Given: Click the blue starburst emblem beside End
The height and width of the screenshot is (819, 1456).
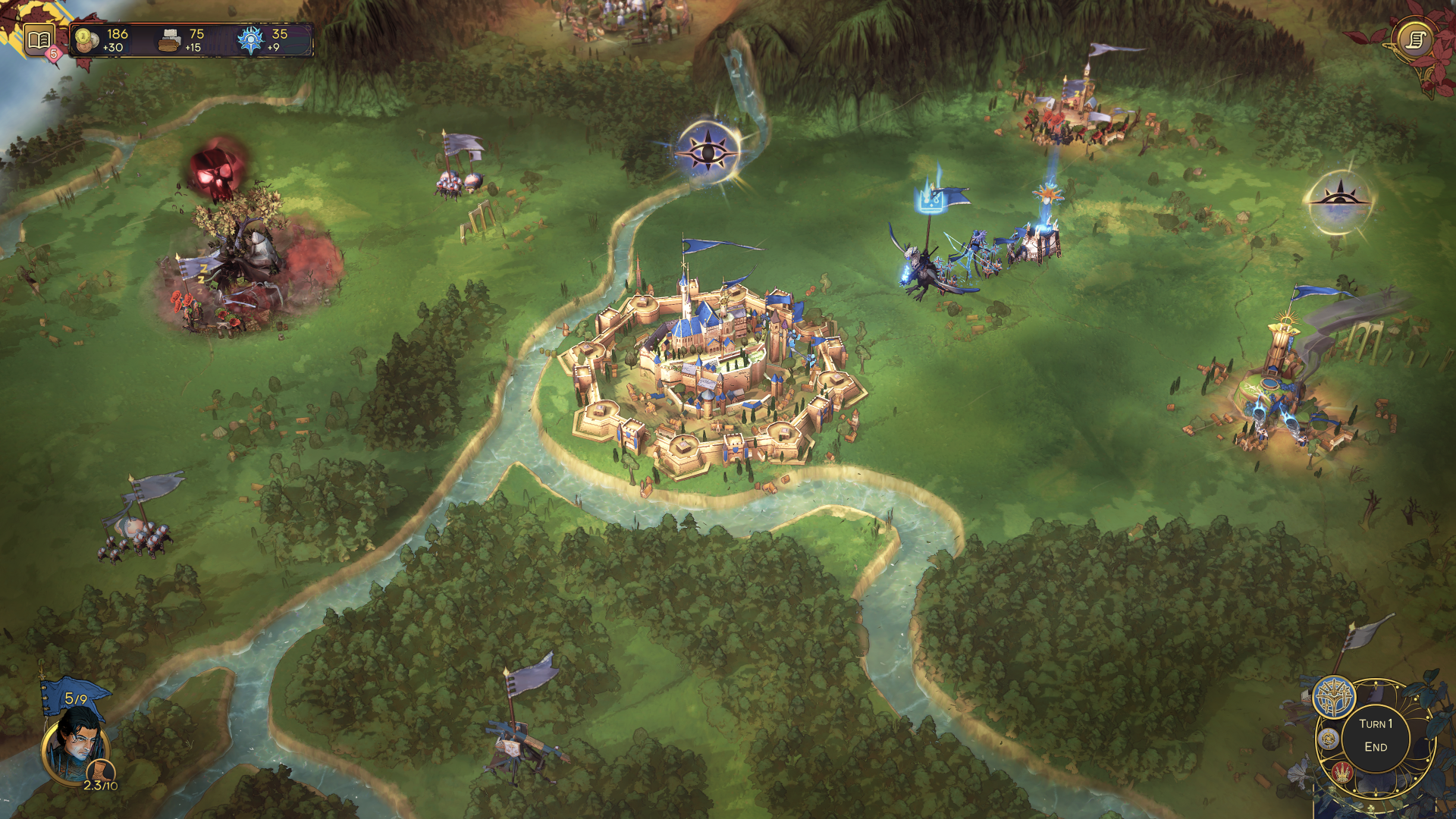Looking at the screenshot, I should [1334, 696].
